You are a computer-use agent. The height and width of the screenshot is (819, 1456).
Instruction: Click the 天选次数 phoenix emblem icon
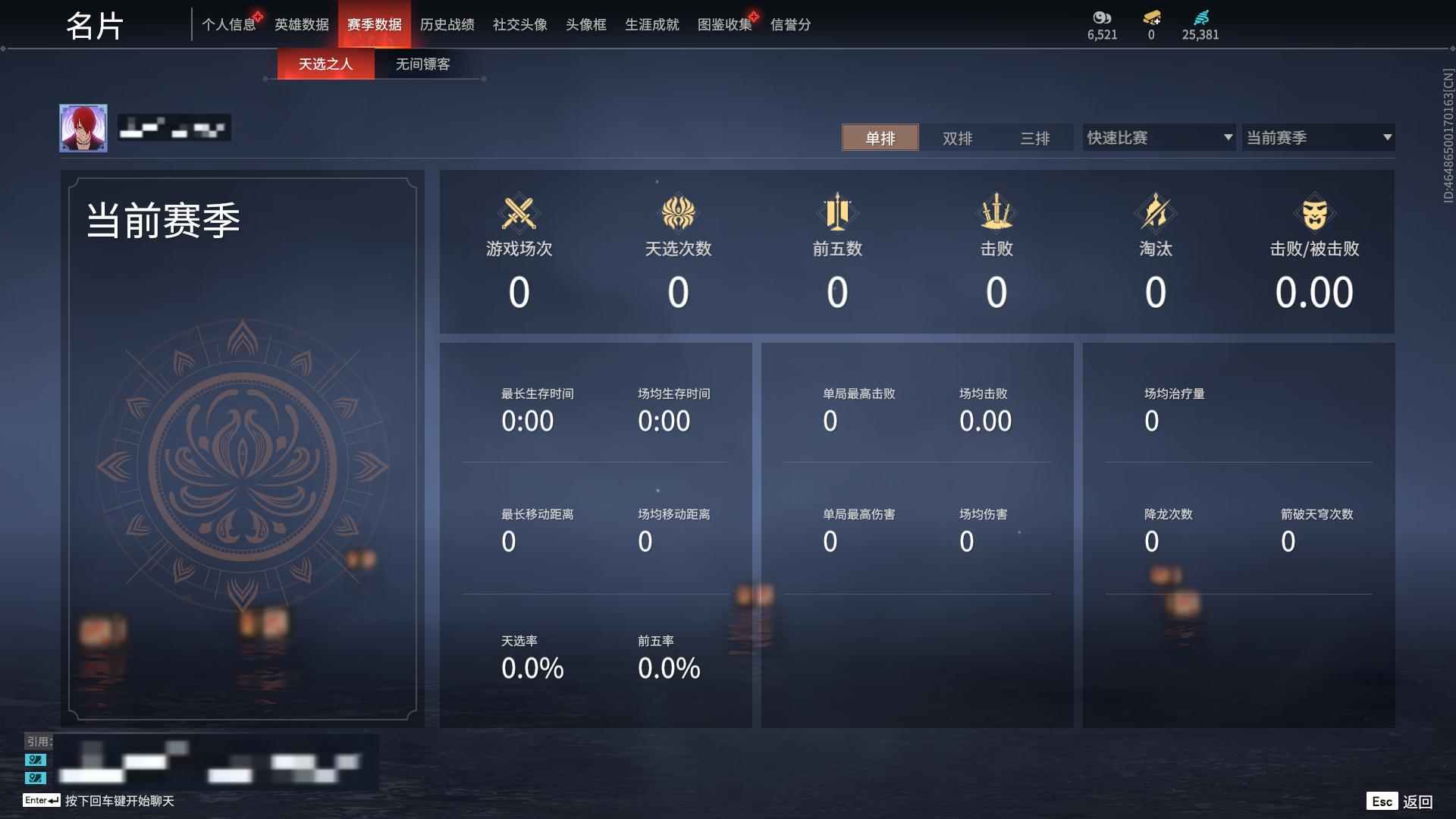click(x=677, y=213)
